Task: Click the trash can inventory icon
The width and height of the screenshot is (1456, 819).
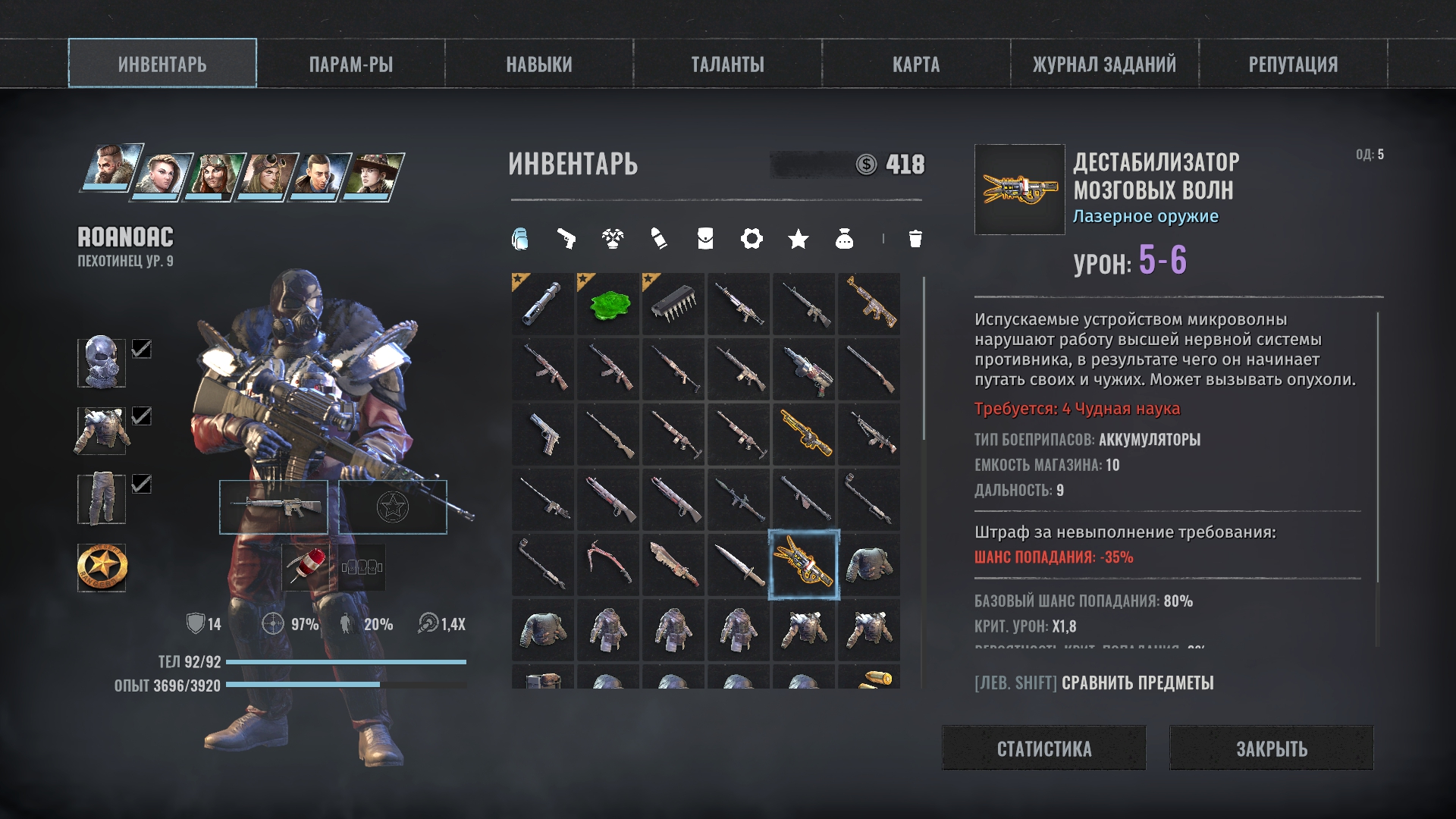Action: point(915,240)
